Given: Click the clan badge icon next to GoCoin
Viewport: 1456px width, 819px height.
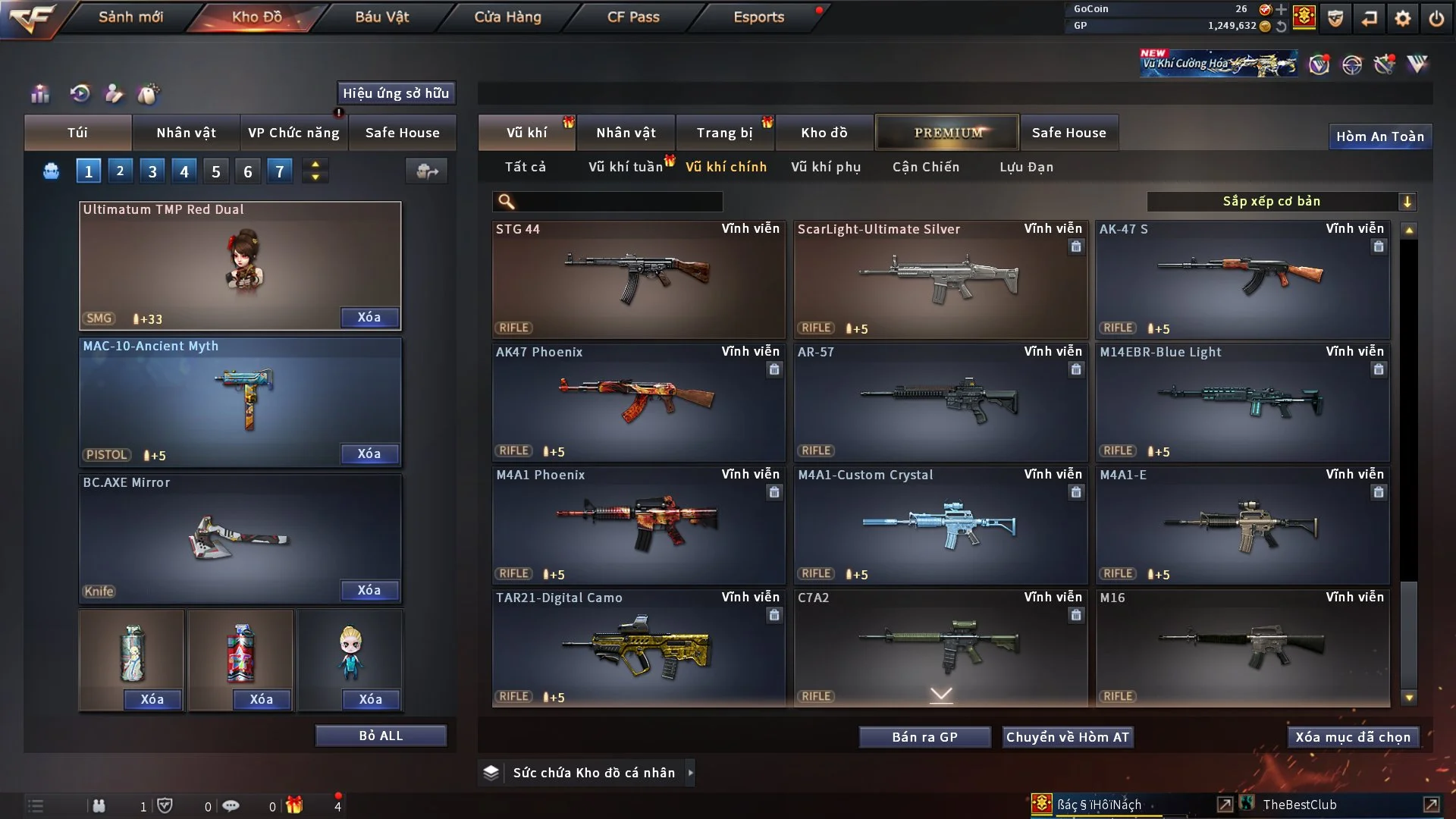Looking at the screenshot, I should point(1304,17).
